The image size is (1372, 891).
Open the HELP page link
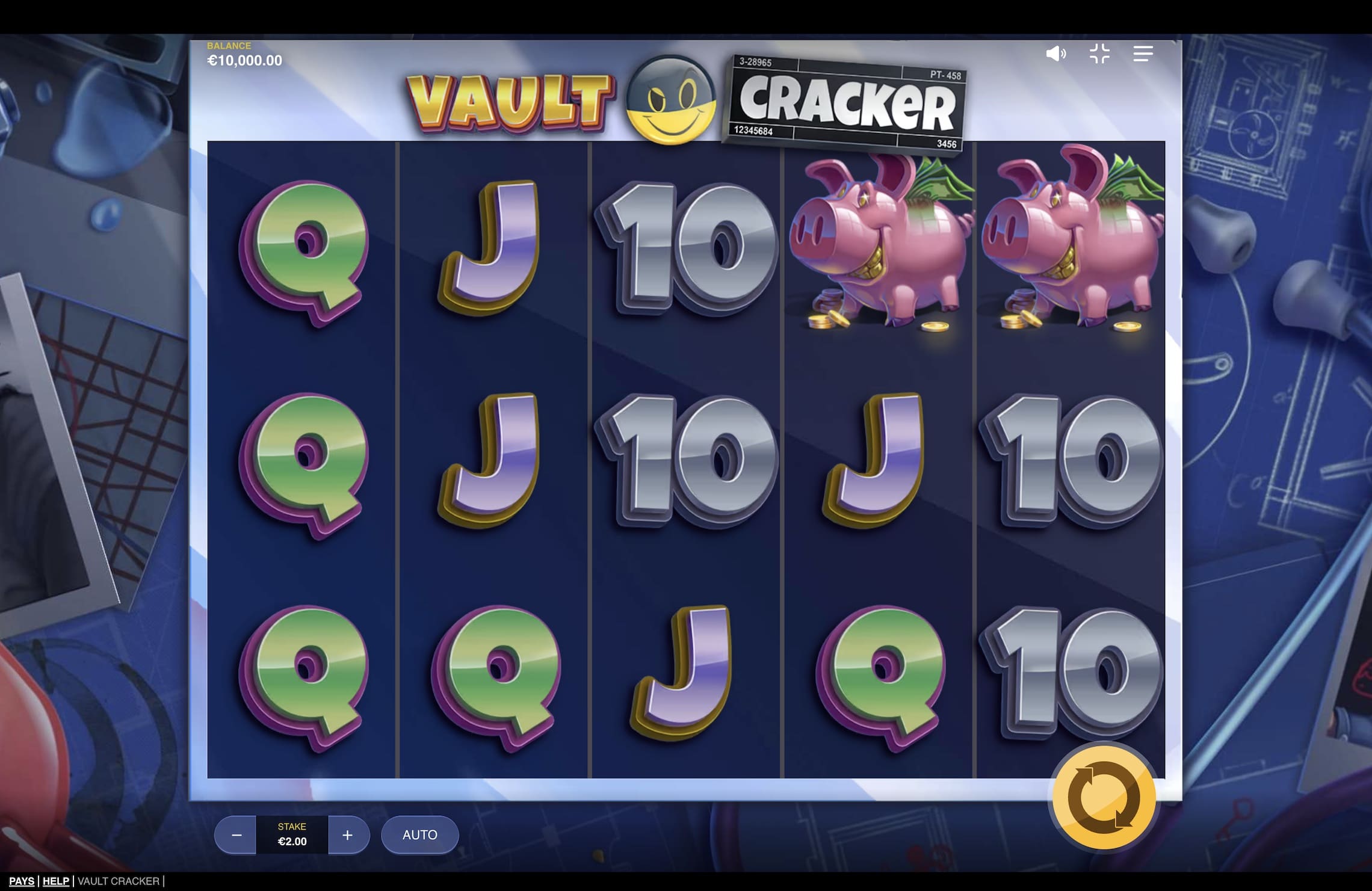point(55,881)
